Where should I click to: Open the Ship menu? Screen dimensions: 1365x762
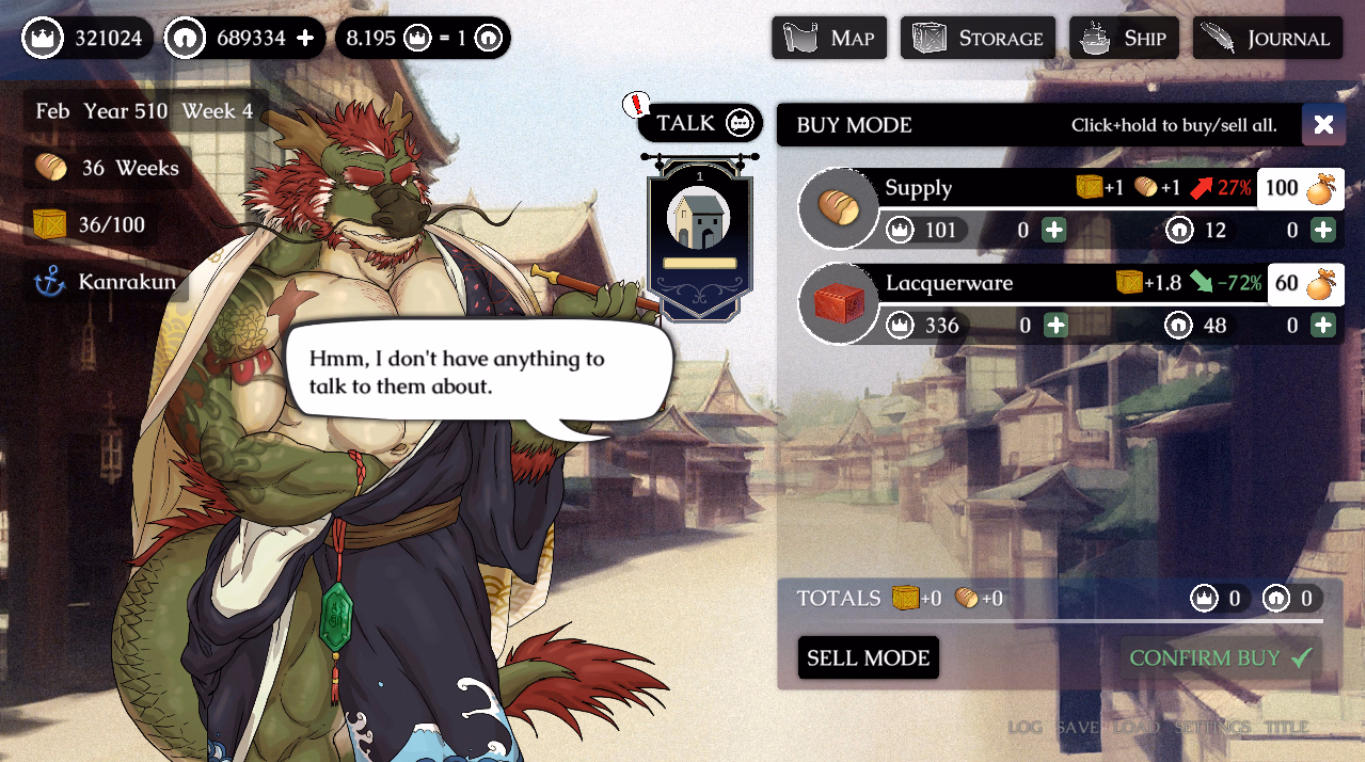pyautogui.click(x=1123, y=38)
